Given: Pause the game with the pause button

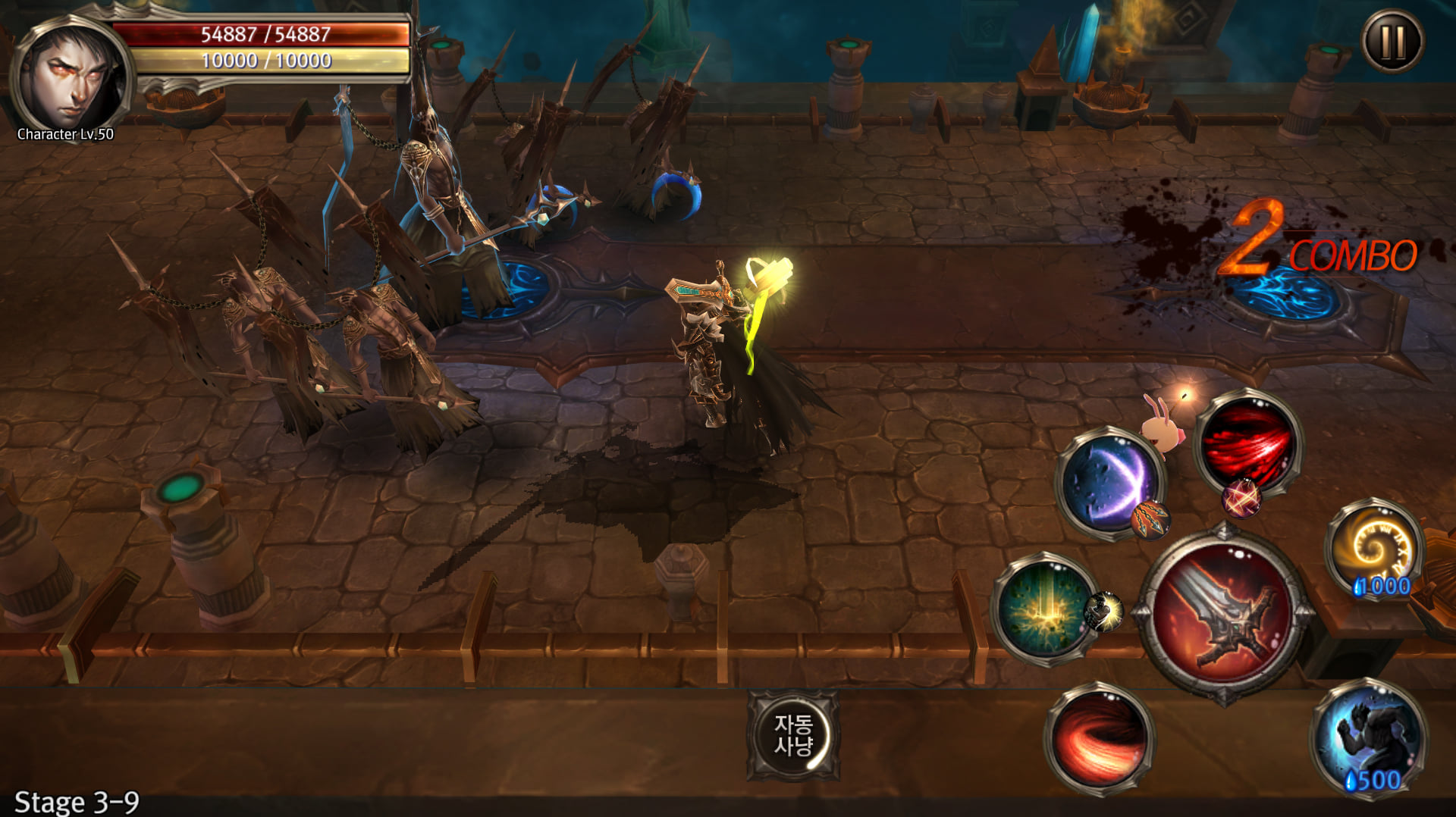Looking at the screenshot, I should 1392,42.
